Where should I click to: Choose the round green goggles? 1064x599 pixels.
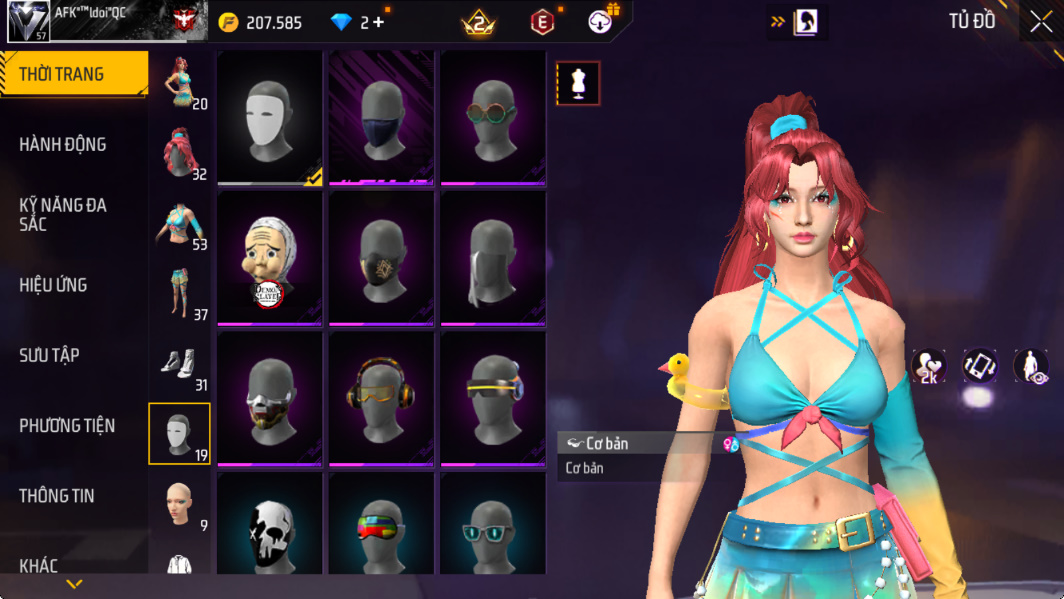(492, 118)
